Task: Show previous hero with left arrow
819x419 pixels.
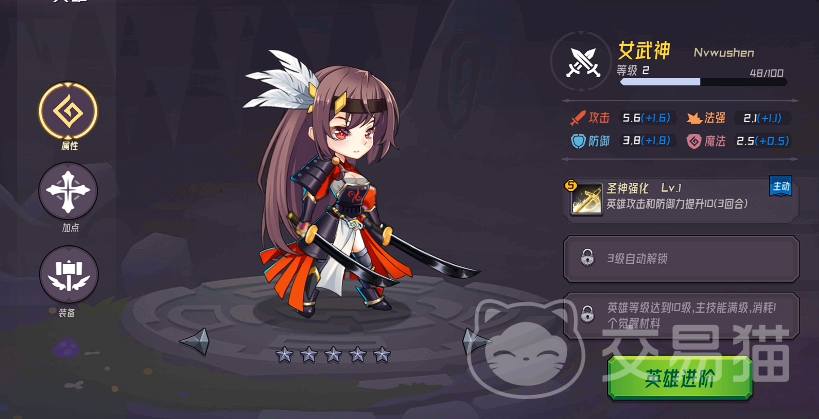Action: [x=196, y=341]
